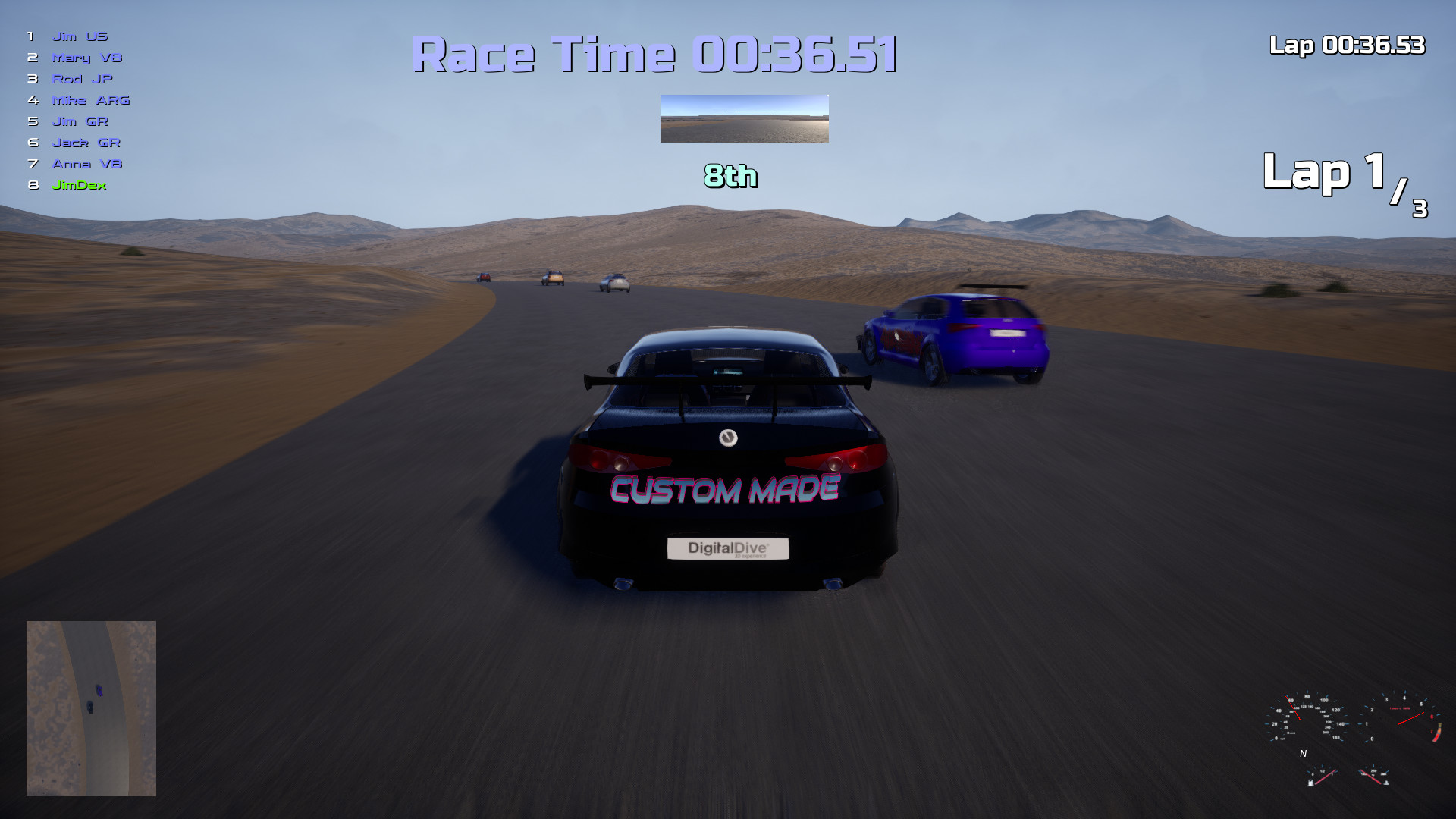Click the fuel level needle slider
The height and width of the screenshot is (819, 1456).
pyautogui.click(x=1326, y=776)
